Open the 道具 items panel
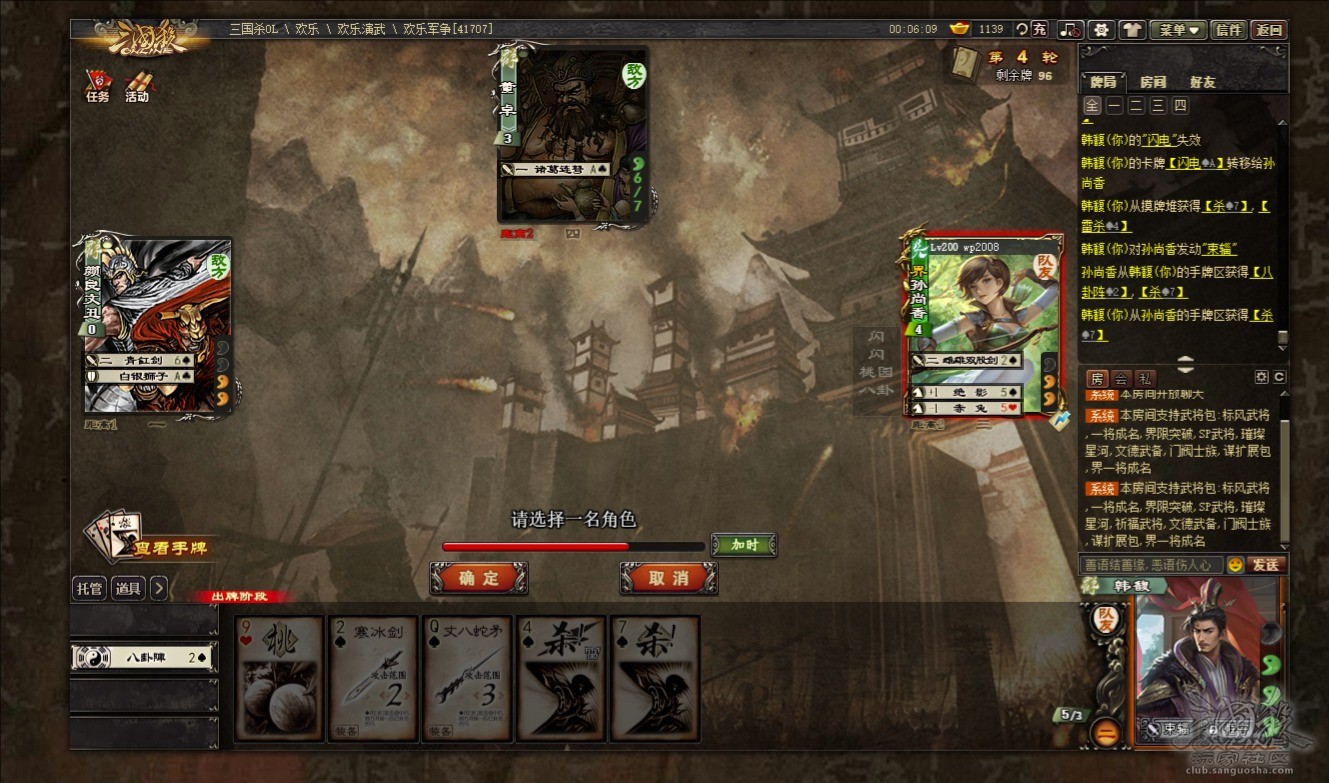The image size is (1329, 783). [x=128, y=588]
